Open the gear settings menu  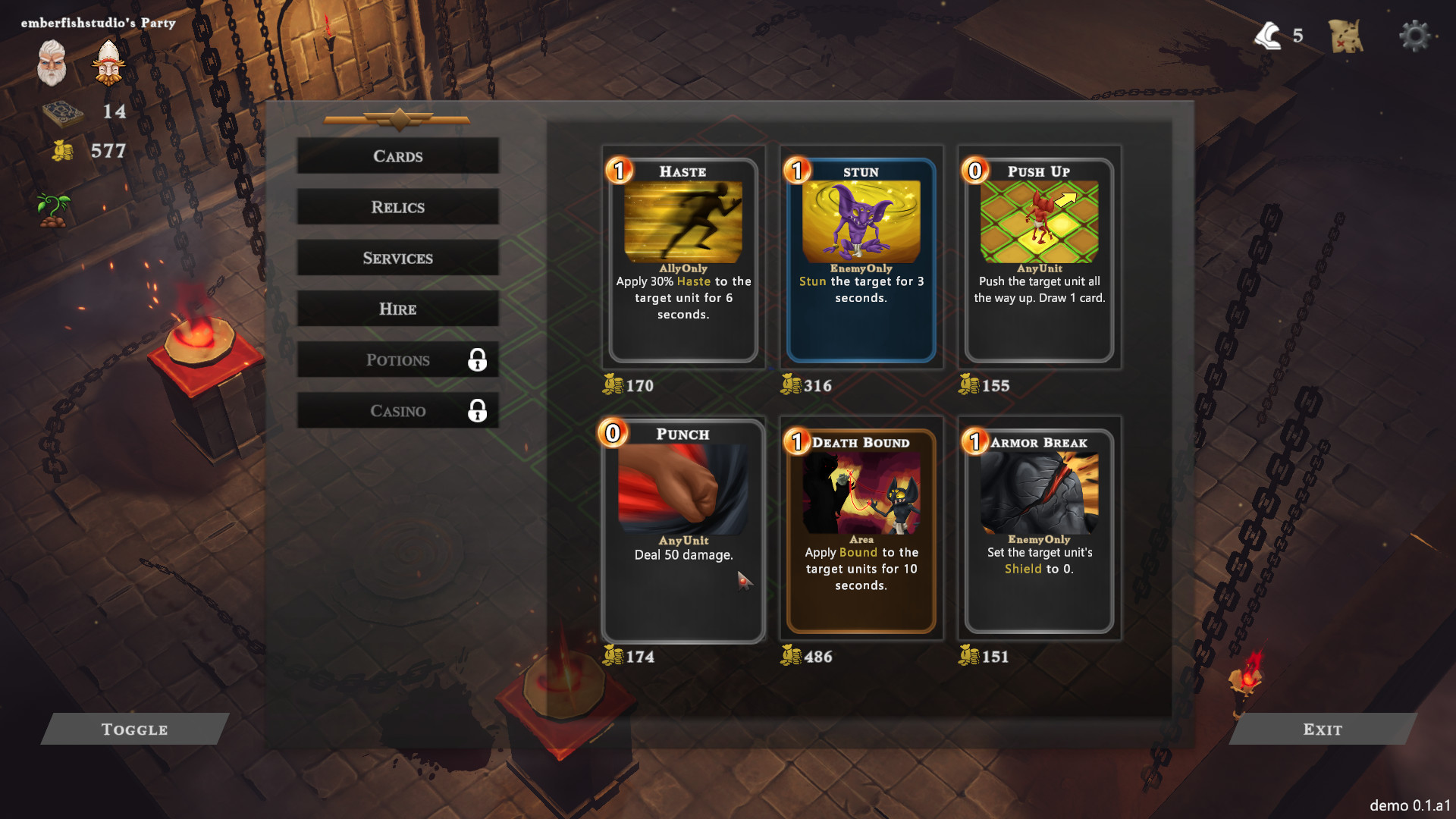[1414, 36]
